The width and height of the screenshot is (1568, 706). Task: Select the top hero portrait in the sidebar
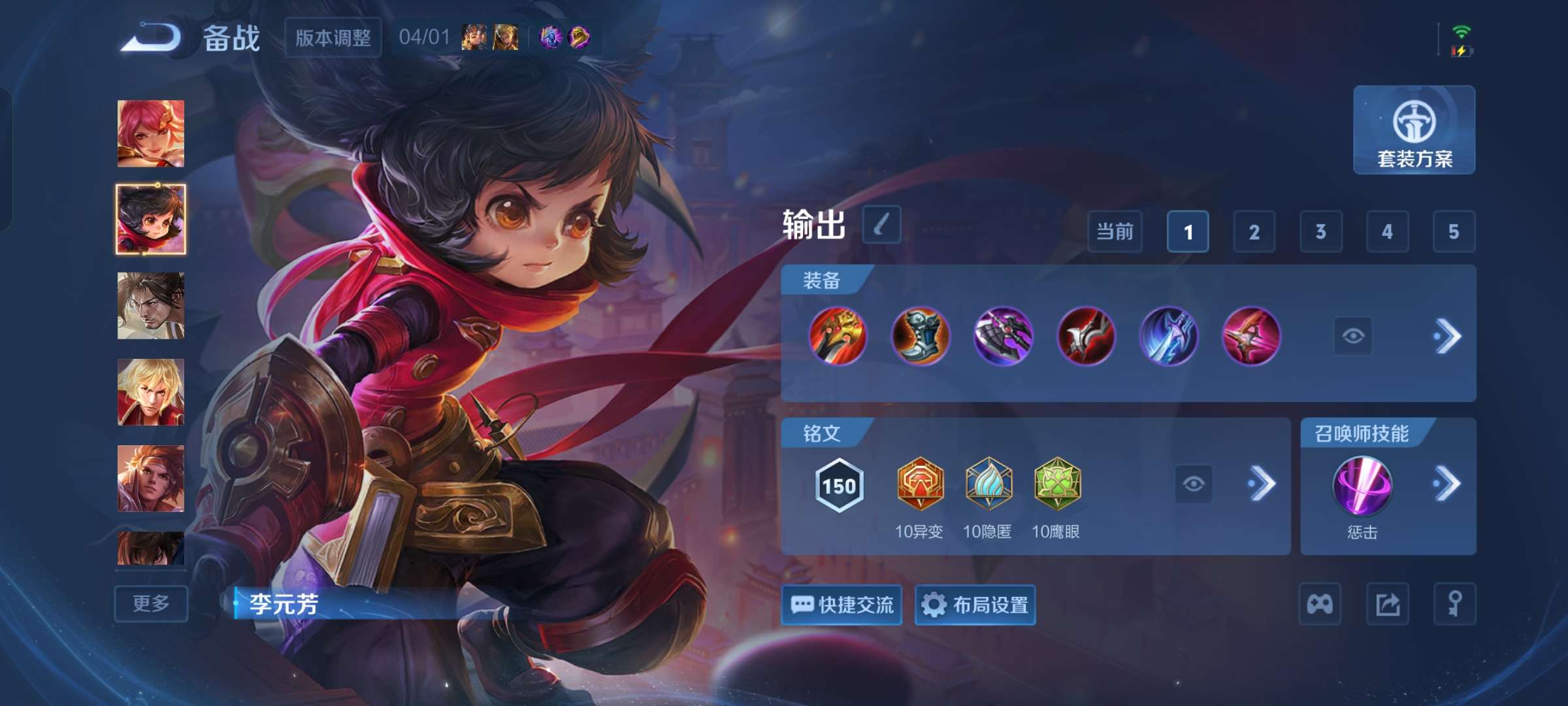point(150,134)
